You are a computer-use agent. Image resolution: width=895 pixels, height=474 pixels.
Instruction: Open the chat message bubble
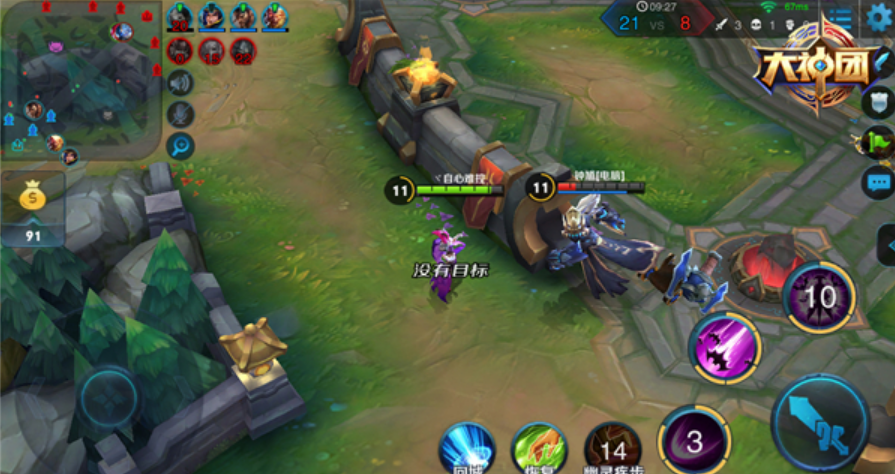(879, 183)
